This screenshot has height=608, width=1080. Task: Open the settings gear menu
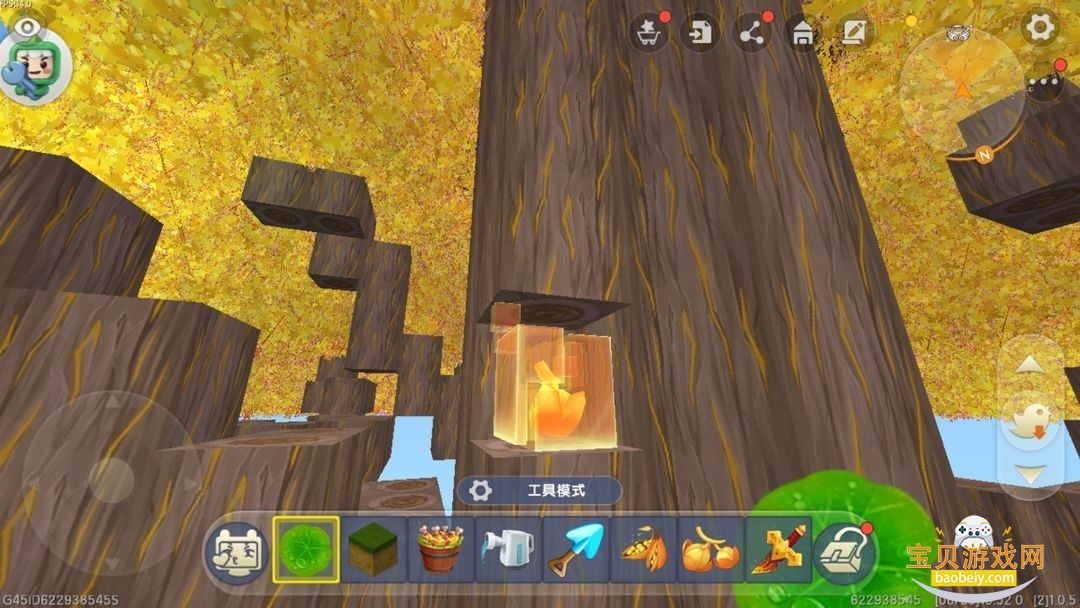[1041, 28]
